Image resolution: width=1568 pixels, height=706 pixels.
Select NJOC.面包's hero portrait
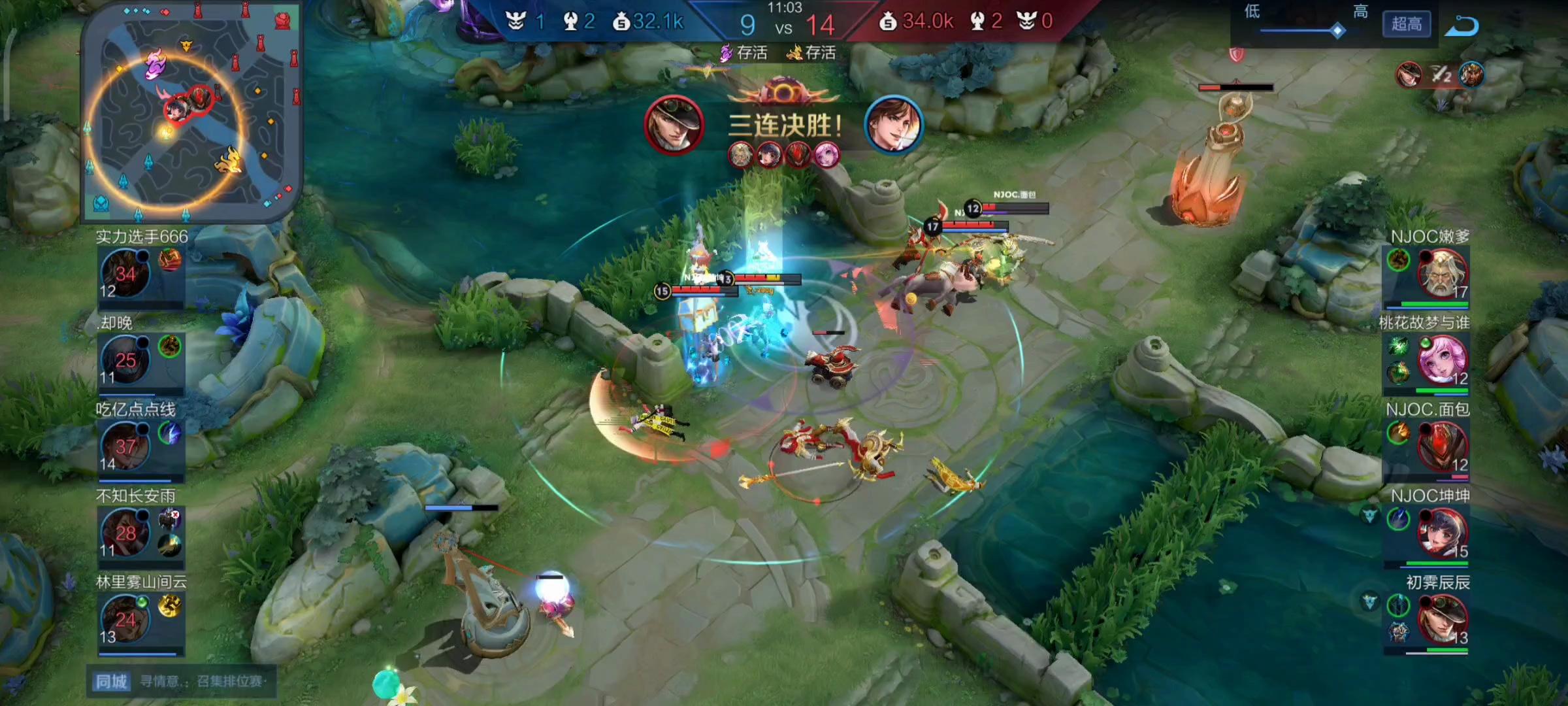click(1441, 447)
